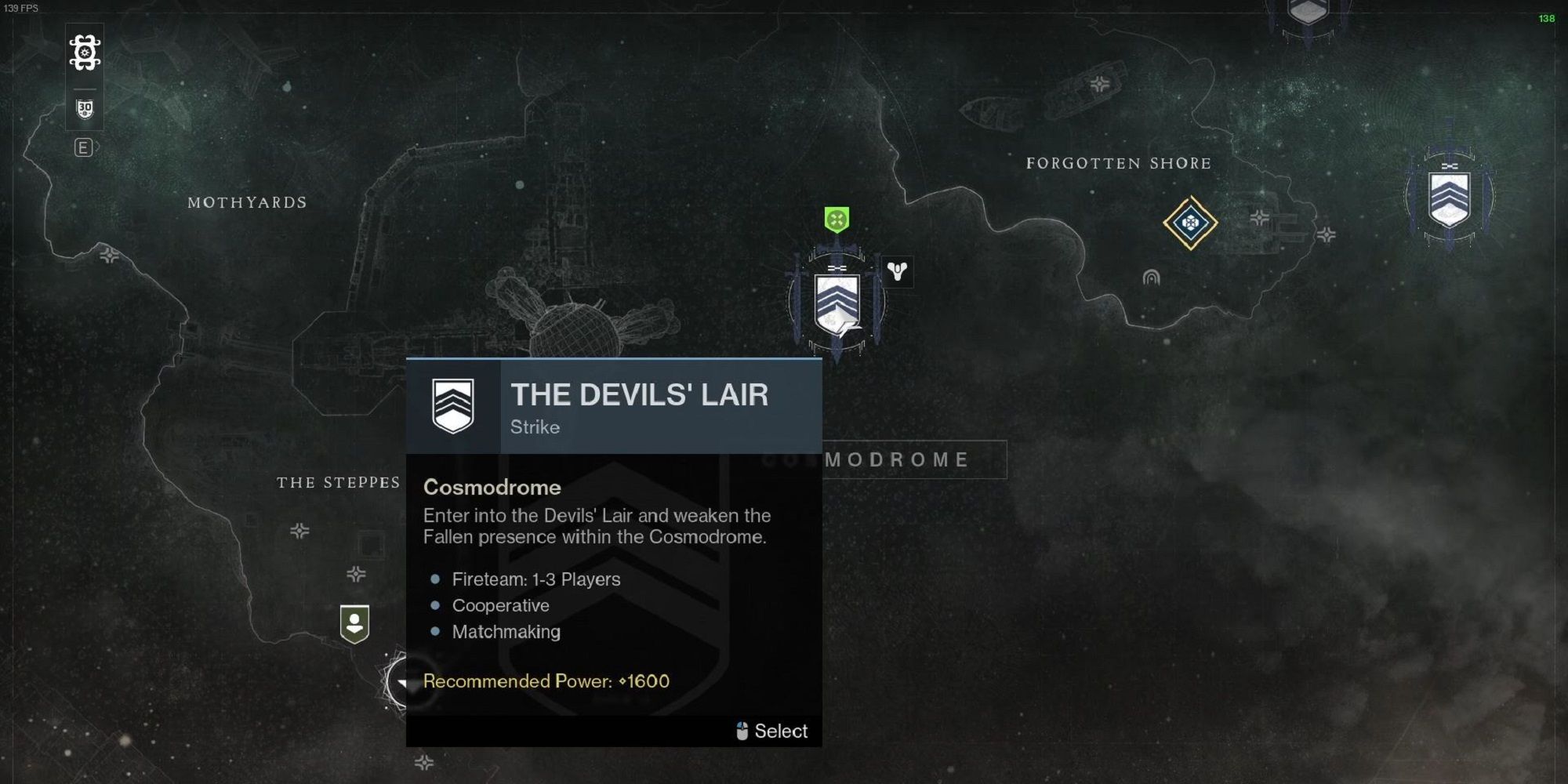The image size is (1568, 784).
Task: Select the partially visible strike node at top
Action: (1307, 13)
